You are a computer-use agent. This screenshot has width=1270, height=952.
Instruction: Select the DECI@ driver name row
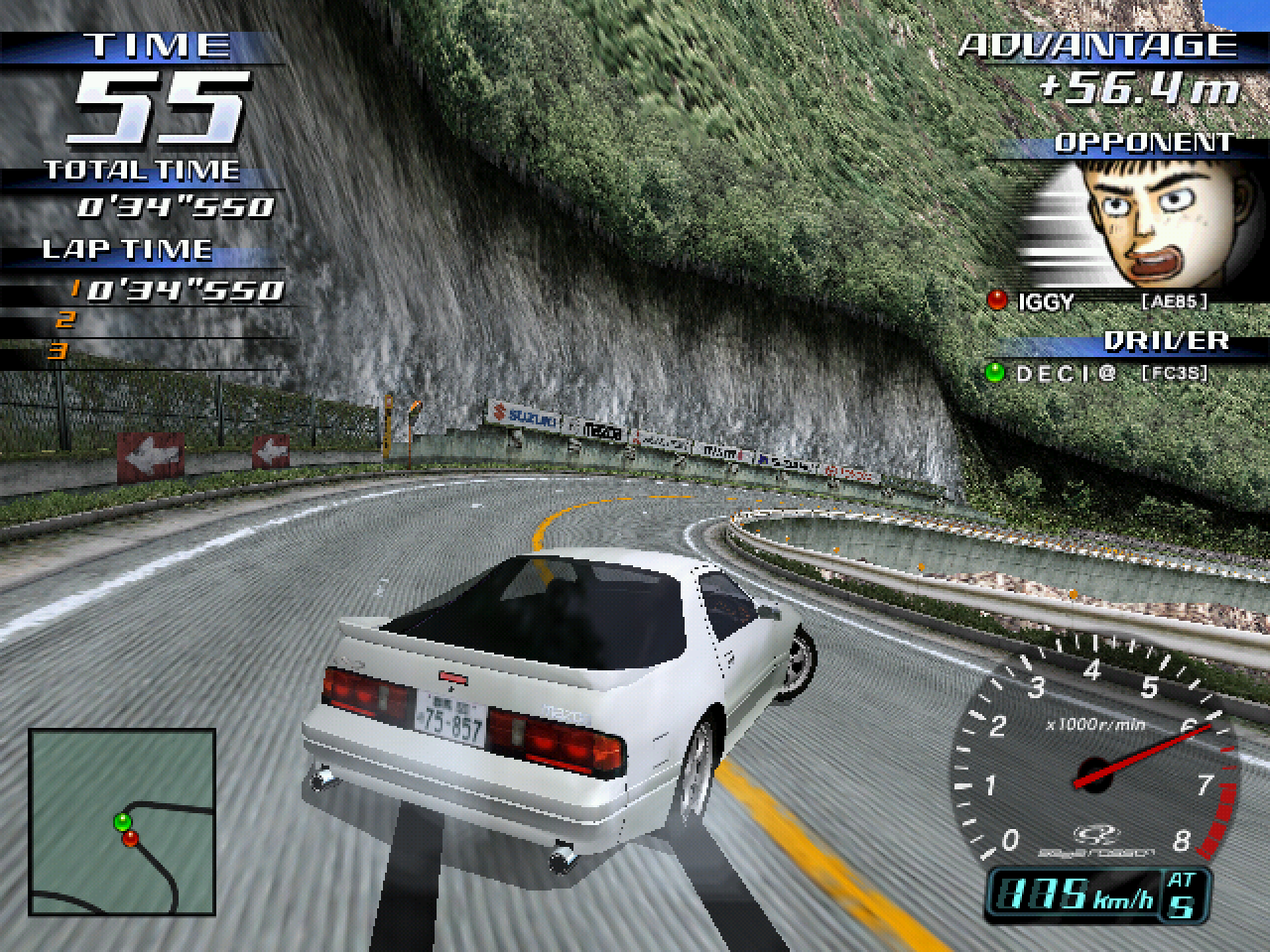coord(1096,374)
